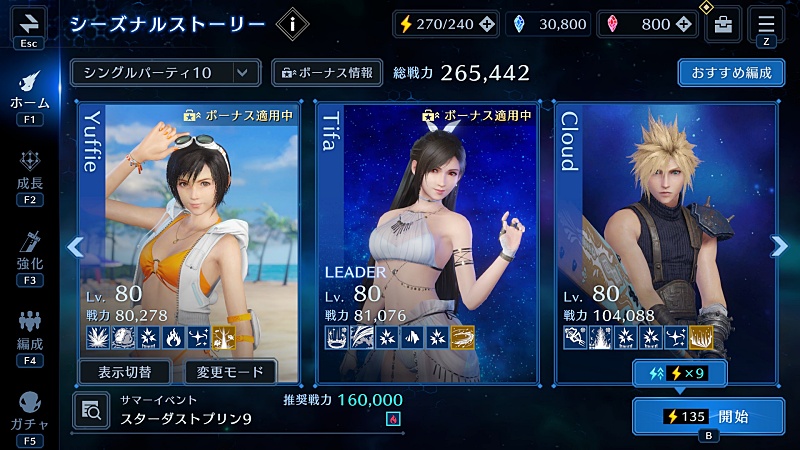Show the ボーナス情報 bonus info

point(327,73)
